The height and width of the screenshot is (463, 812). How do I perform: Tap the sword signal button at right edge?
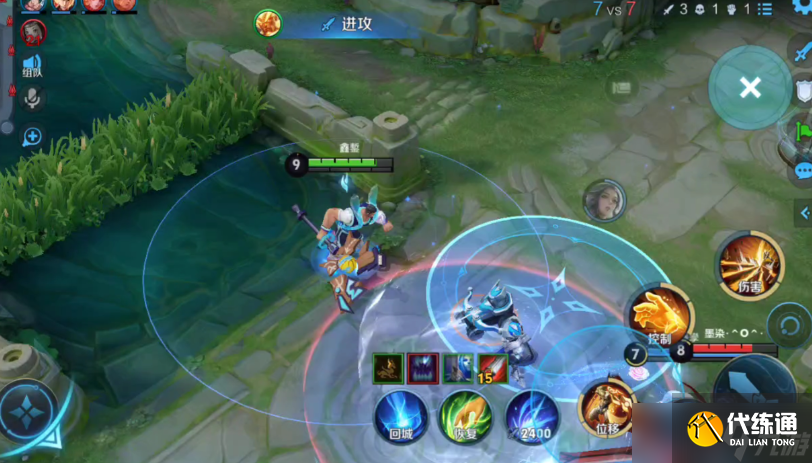pyautogui.click(x=803, y=52)
